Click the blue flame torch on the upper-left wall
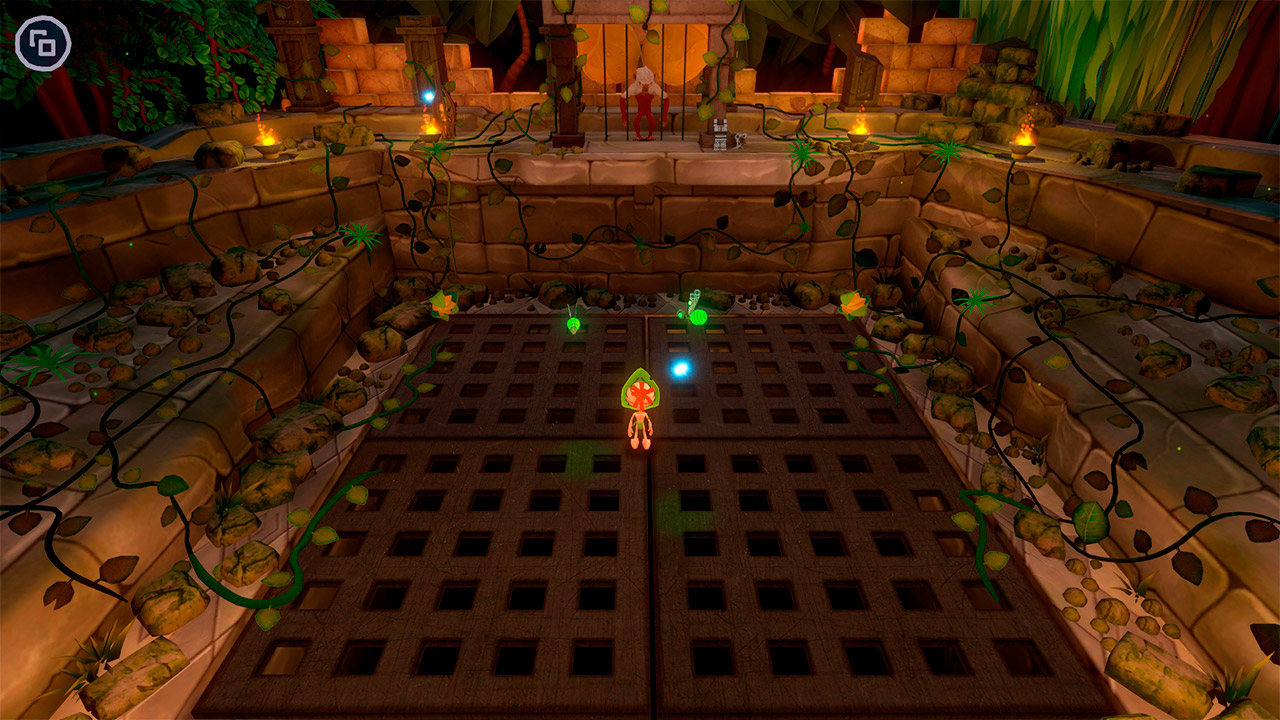1280x720 pixels. pyautogui.click(x=428, y=95)
